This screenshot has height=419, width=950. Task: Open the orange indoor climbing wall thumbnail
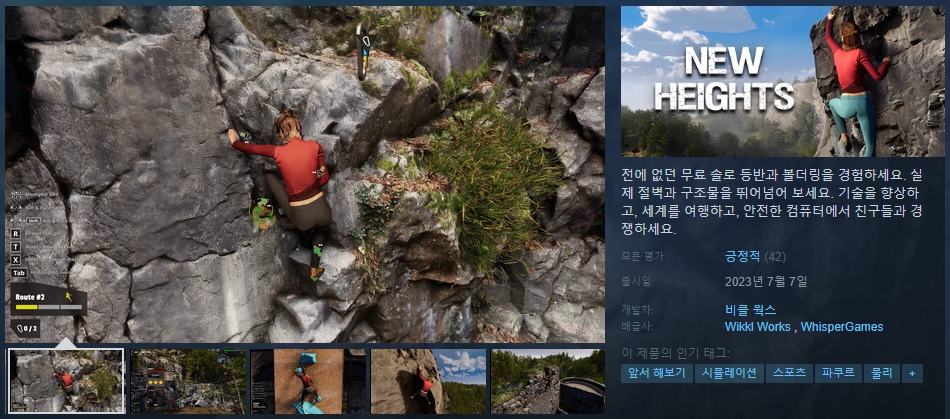pyautogui.click(x=307, y=381)
